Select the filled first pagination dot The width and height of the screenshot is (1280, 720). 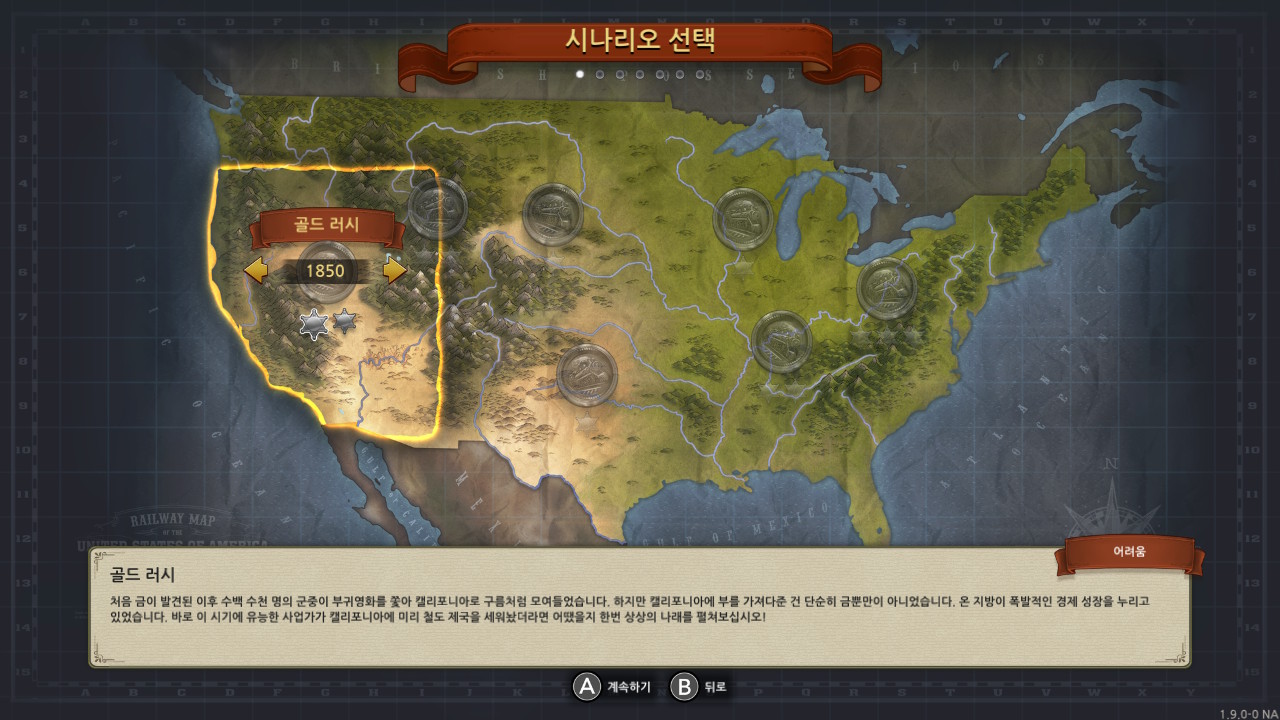coord(580,74)
